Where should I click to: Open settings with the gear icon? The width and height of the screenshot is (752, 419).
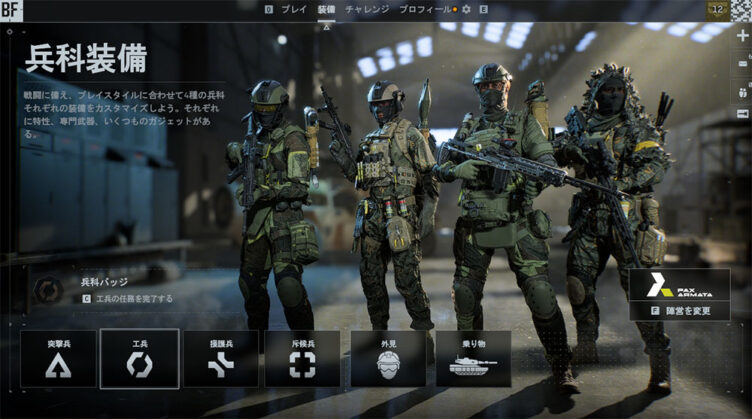pyautogui.click(x=465, y=9)
